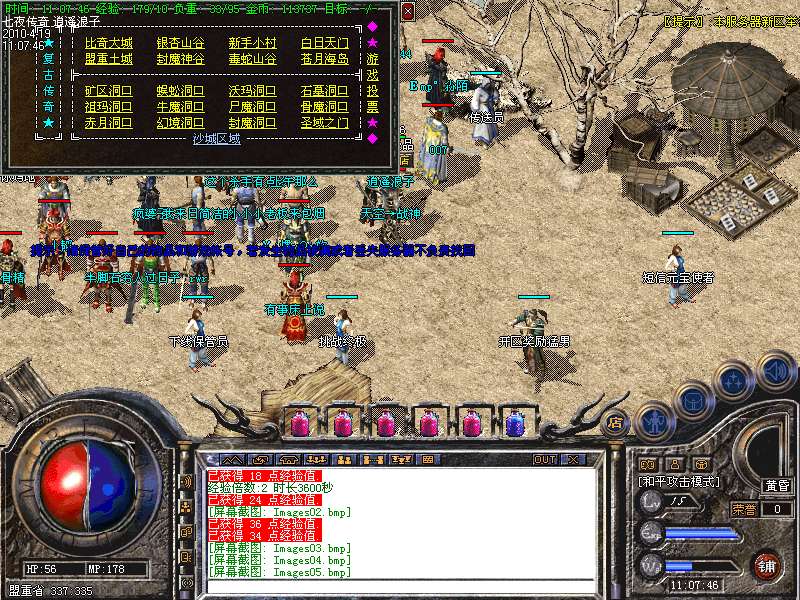The height and width of the screenshot is (600, 800).
Task: Teleport to 比奇大城
Action: pos(108,43)
